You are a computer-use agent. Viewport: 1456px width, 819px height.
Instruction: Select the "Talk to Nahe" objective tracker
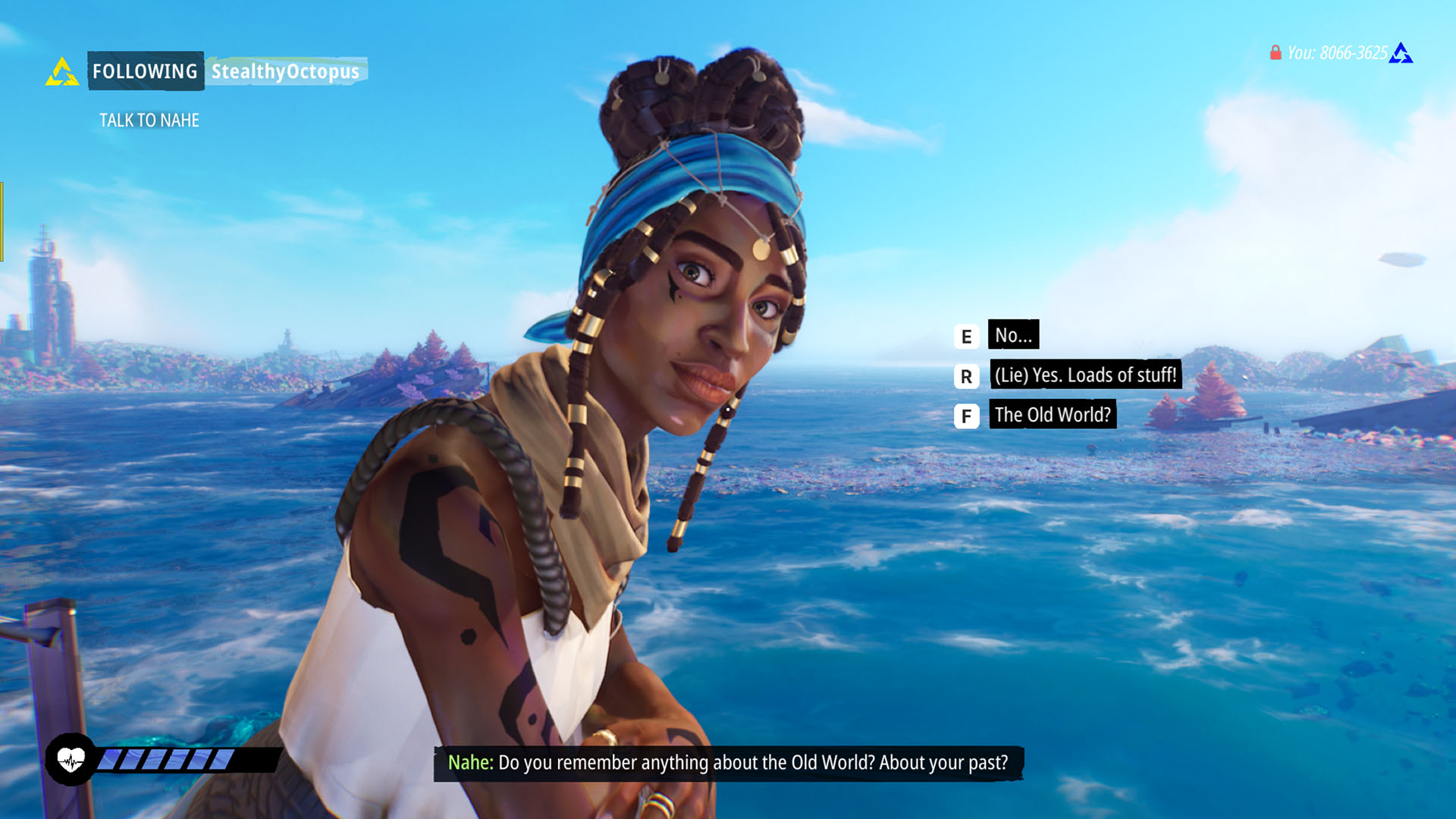(149, 121)
